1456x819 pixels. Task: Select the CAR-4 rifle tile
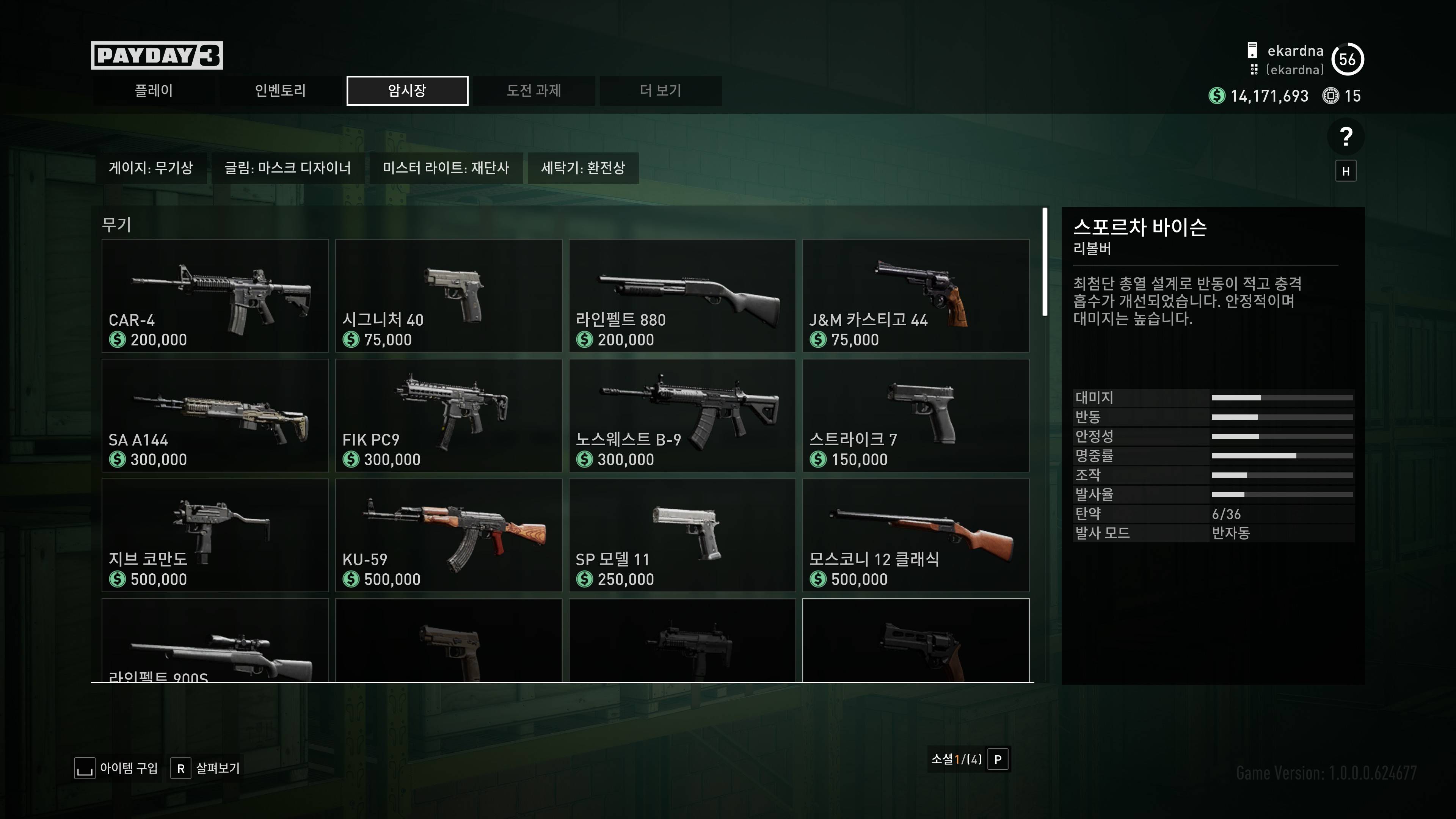[x=215, y=296]
